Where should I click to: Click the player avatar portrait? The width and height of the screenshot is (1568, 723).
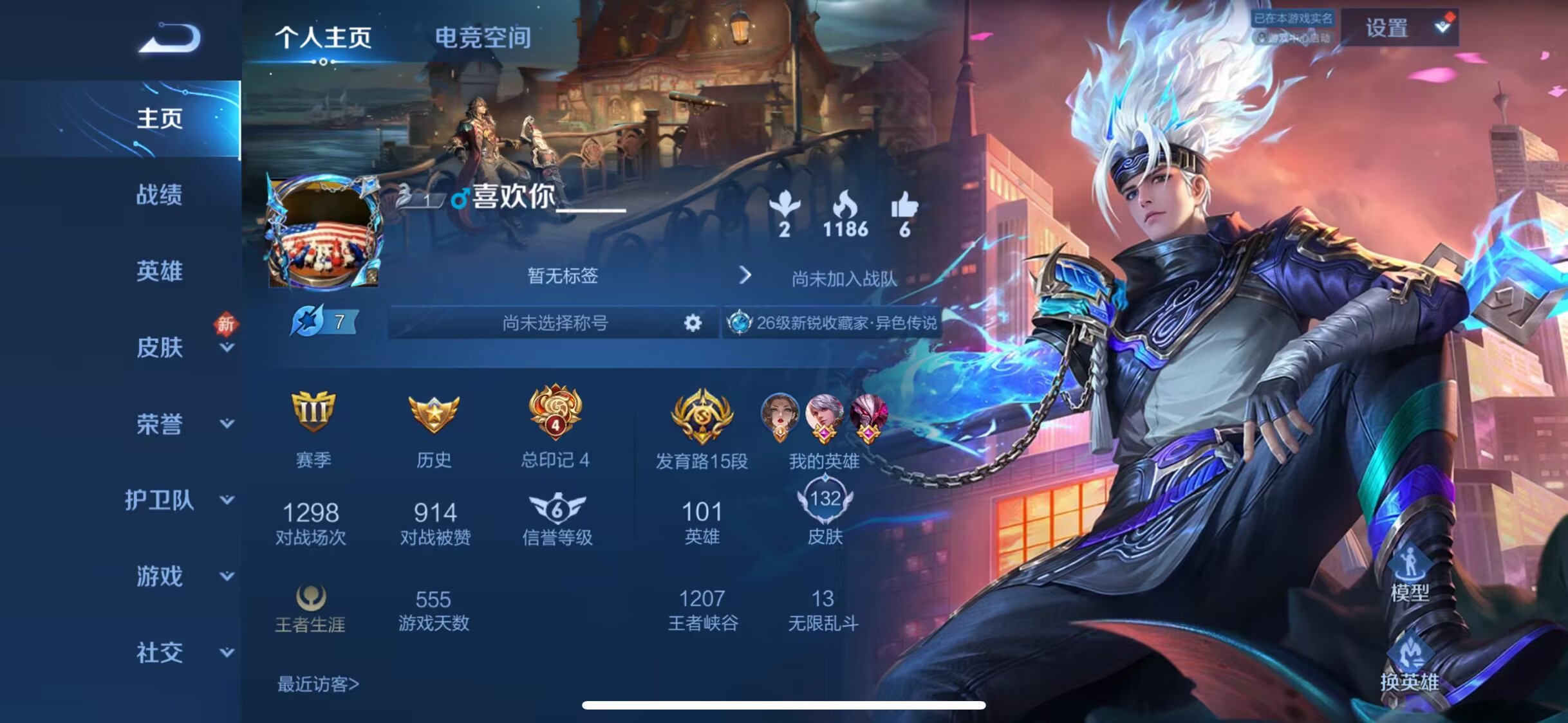[x=324, y=232]
